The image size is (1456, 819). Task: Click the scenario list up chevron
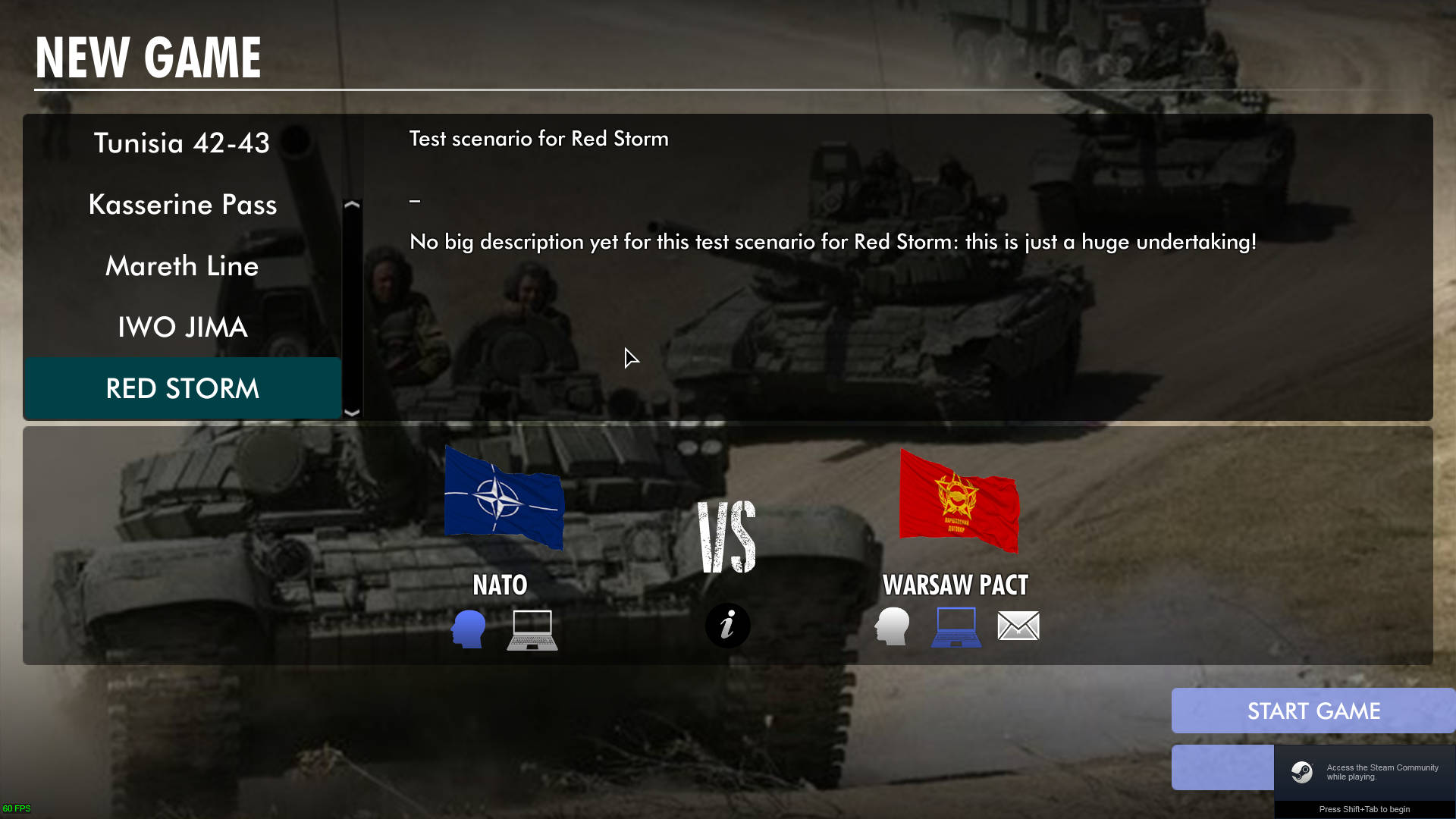point(352,205)
